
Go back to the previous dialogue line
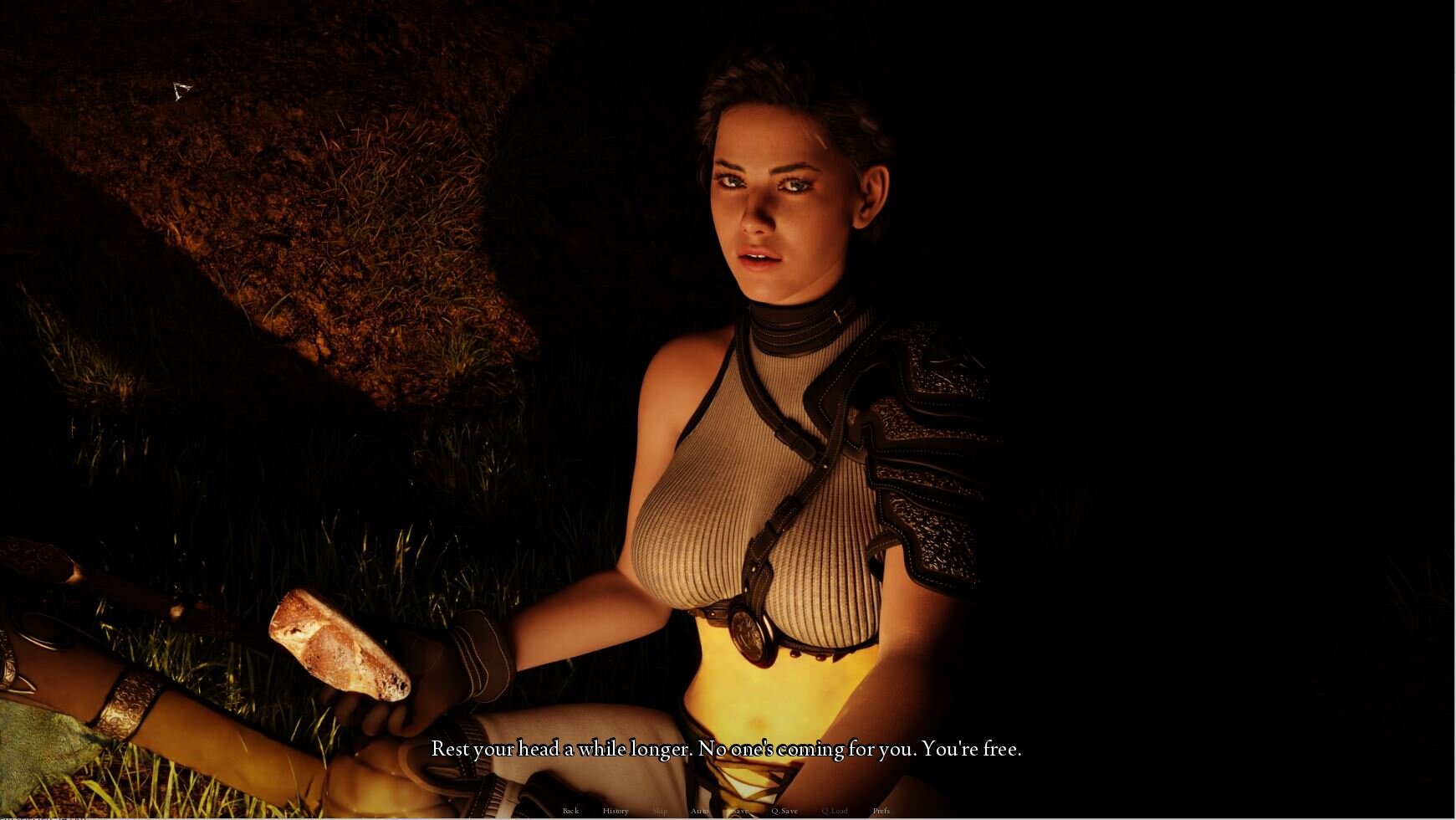[570, 811]
